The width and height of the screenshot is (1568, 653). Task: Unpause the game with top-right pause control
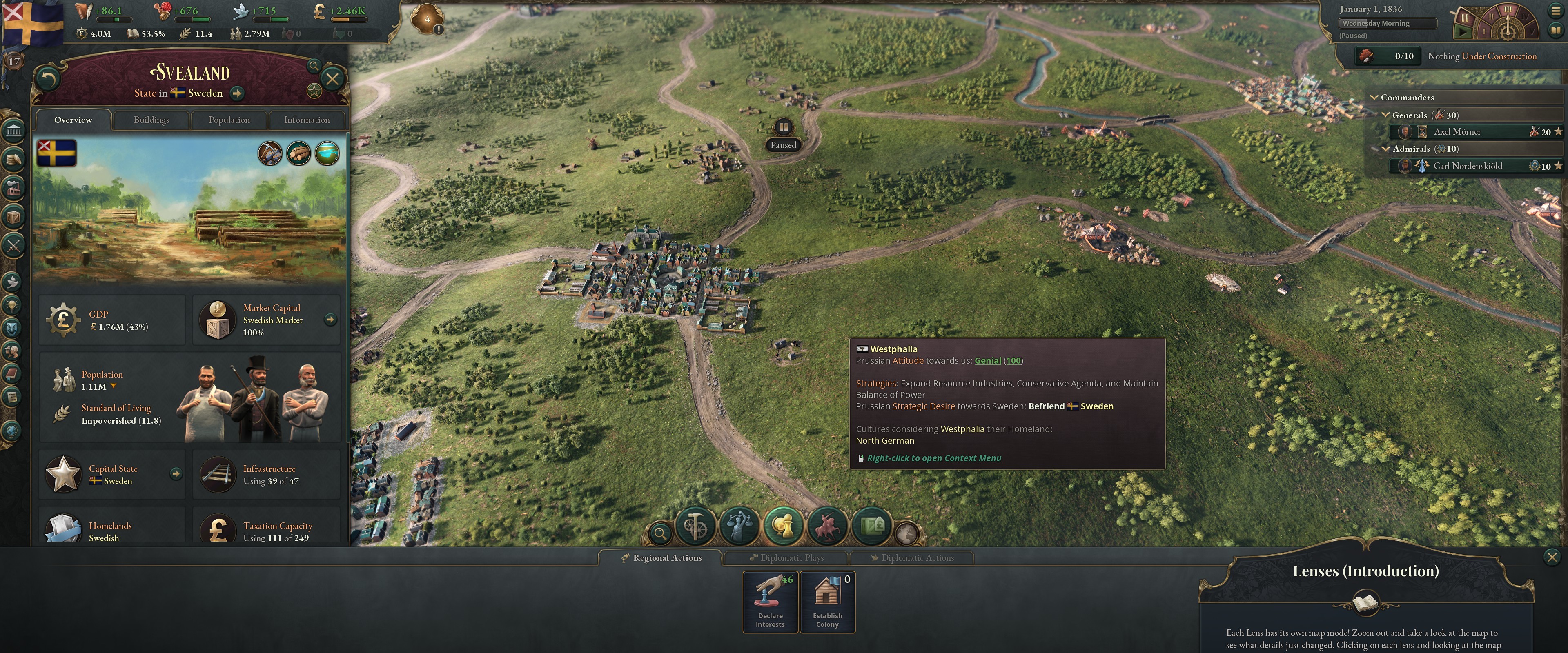click(1463, 32)
